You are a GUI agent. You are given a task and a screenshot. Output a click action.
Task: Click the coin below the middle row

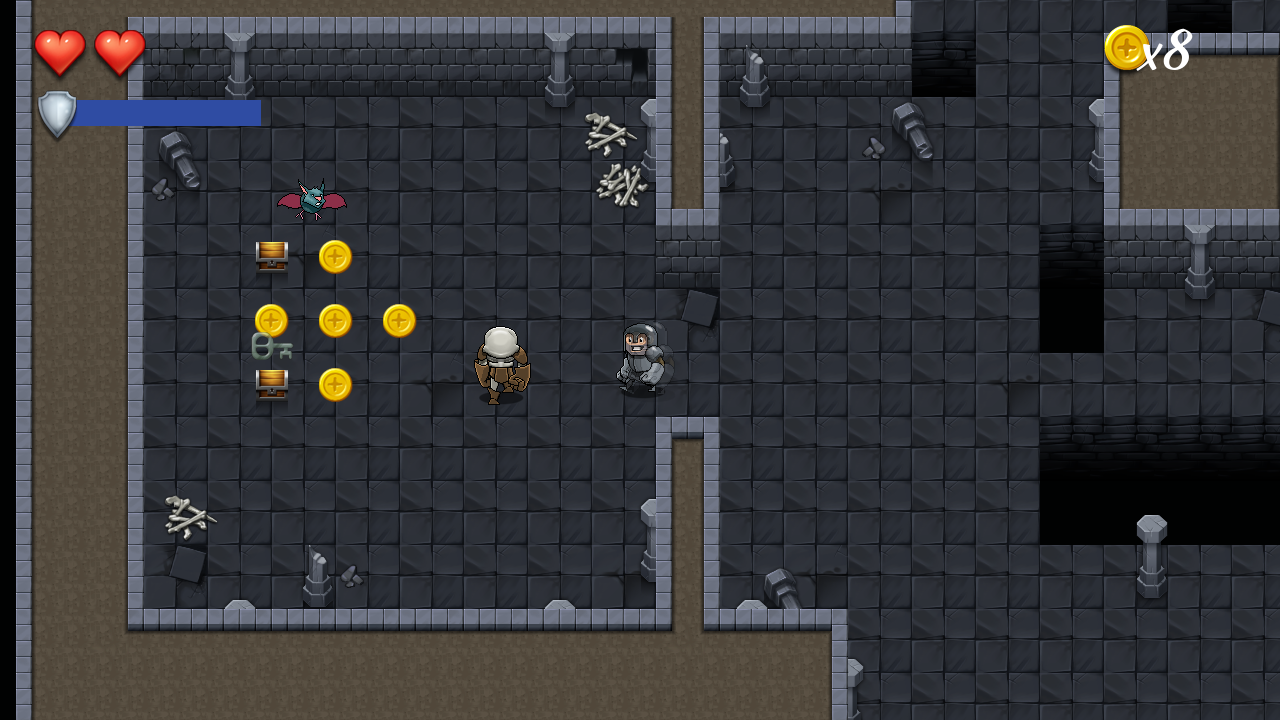coord(335,385)
